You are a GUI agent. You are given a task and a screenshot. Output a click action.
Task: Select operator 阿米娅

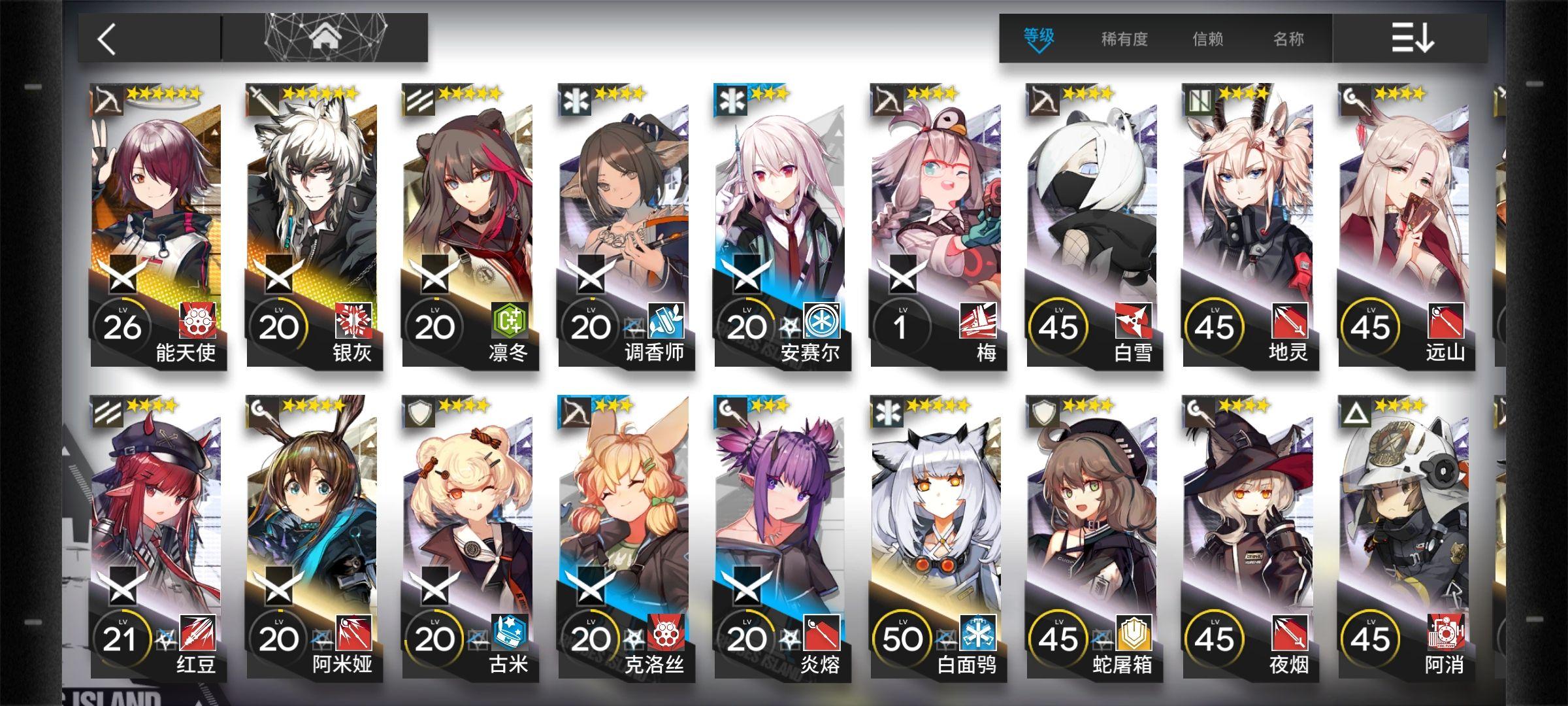tap(313, 537)
